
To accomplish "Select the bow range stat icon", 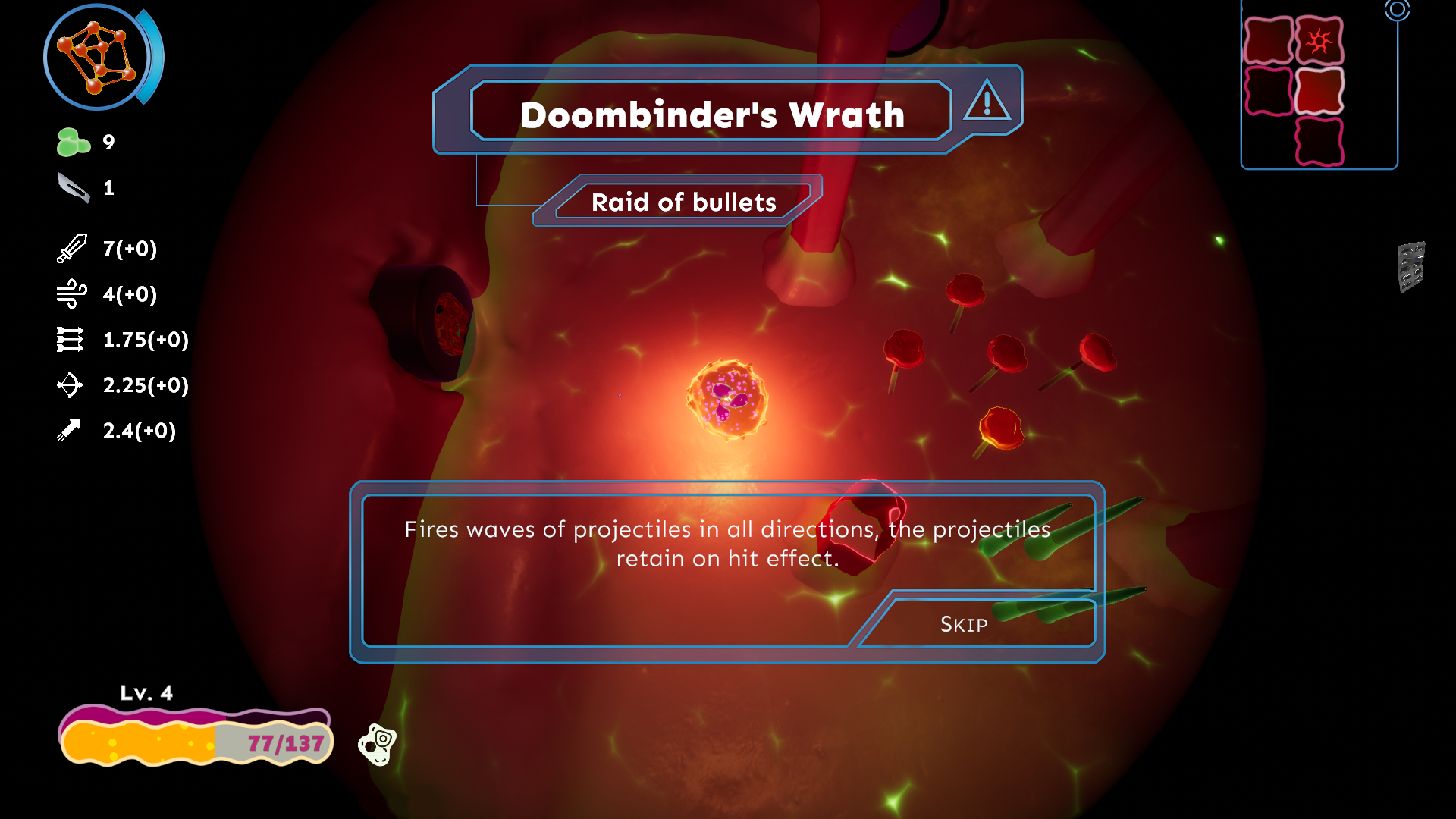I will tap(71, 385).
